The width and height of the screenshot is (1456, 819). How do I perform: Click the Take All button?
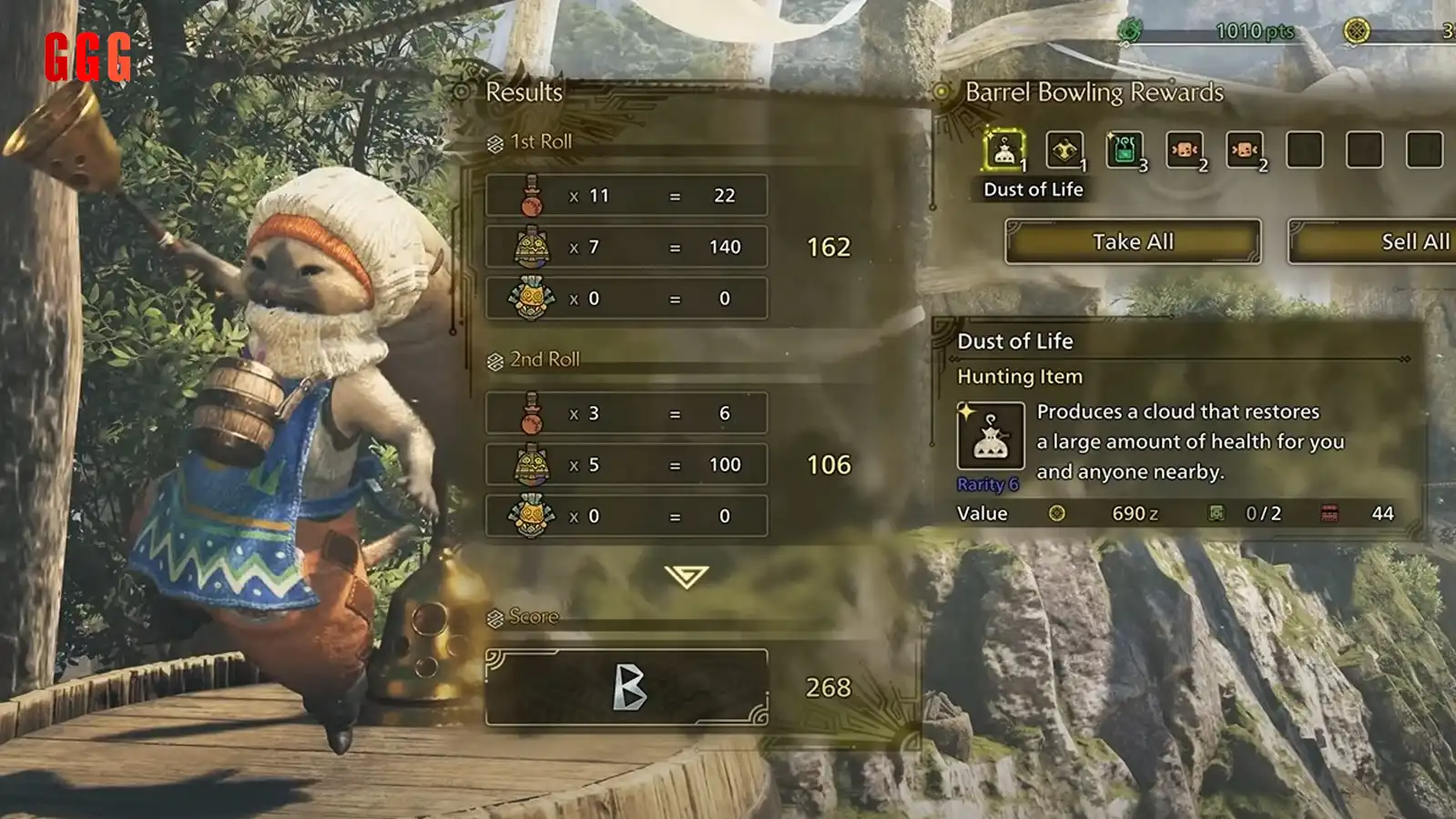point(1133,241)
